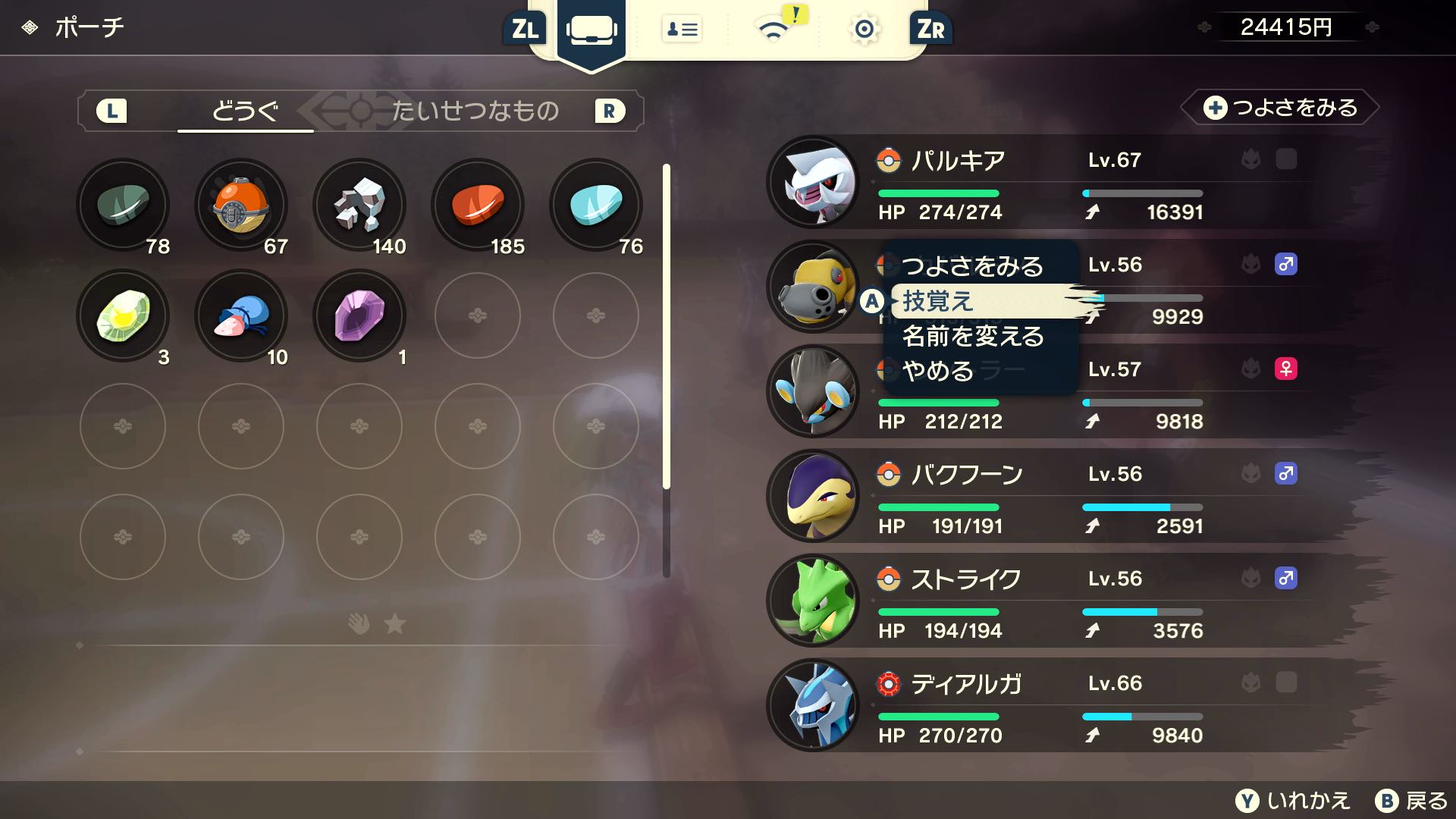1456x819 pixels.
Task: Open the settings gear icon in top bar
Action: [863, 29]
